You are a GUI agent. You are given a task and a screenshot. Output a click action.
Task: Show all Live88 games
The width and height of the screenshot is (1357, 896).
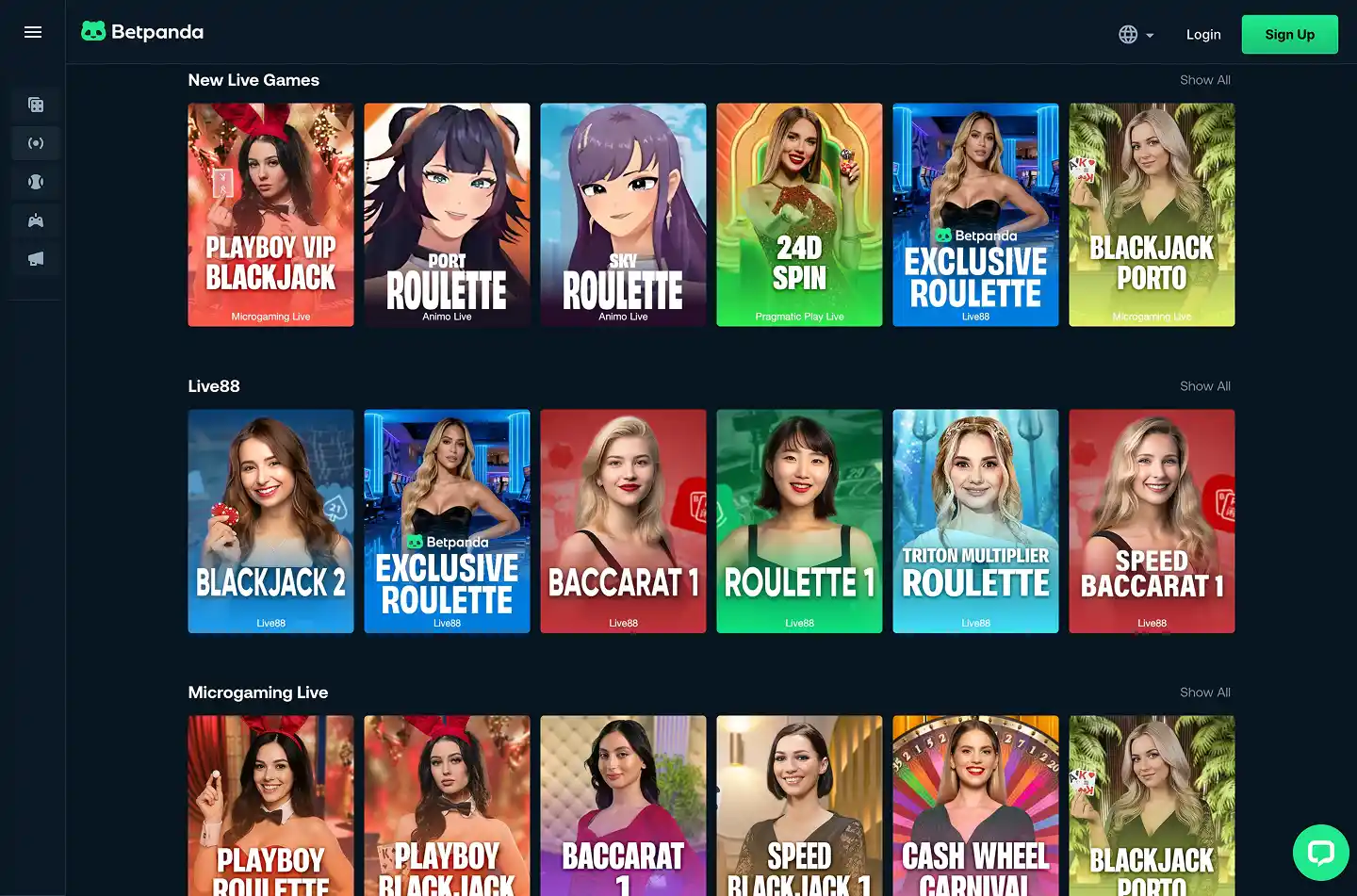point(1204,386)
